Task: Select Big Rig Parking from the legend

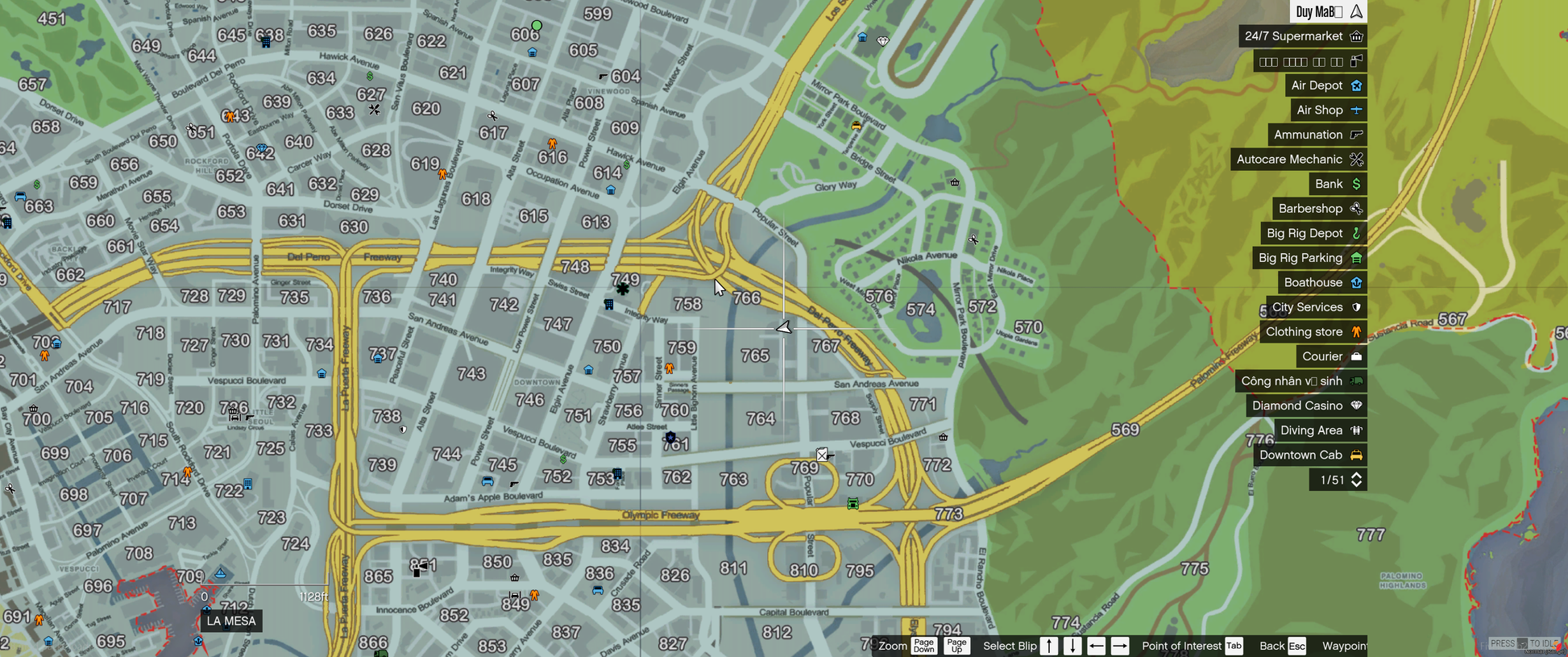Action: point(1309,258)
